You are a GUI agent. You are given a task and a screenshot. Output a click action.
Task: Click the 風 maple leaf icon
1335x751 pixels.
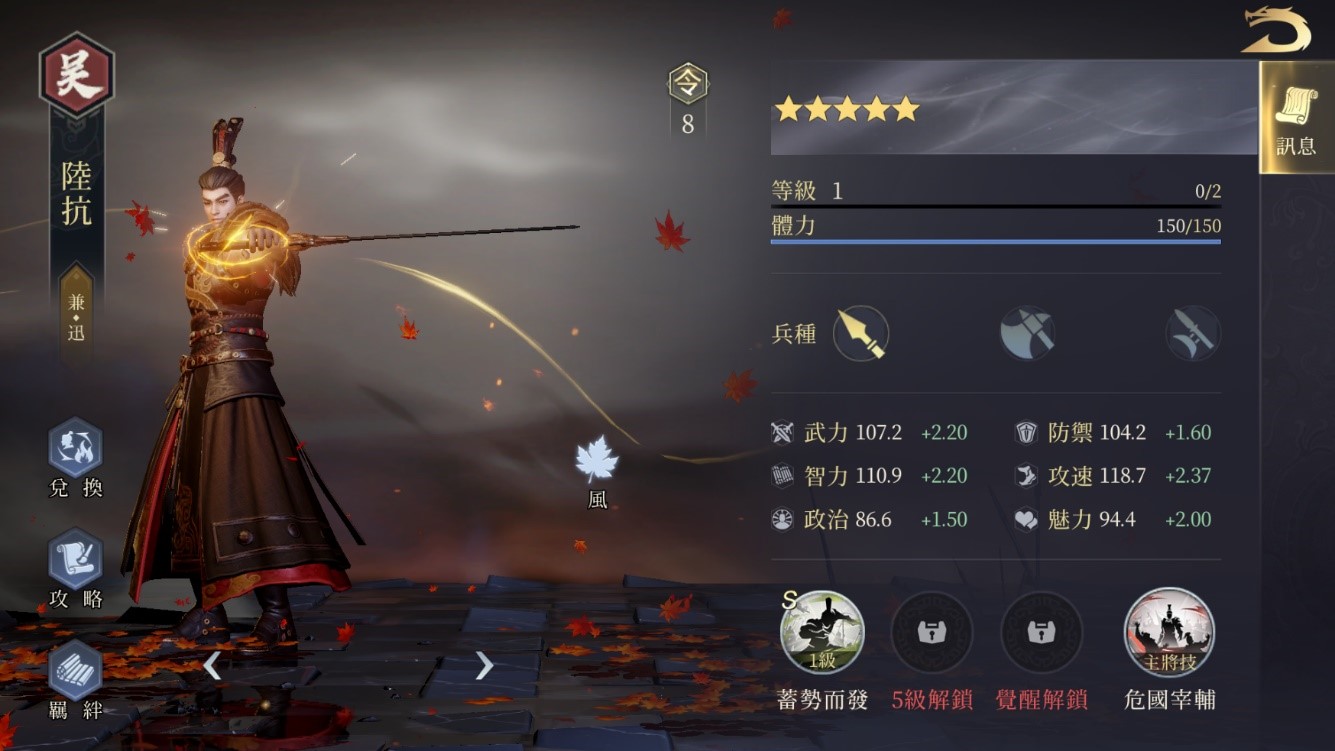coord(597,460)
